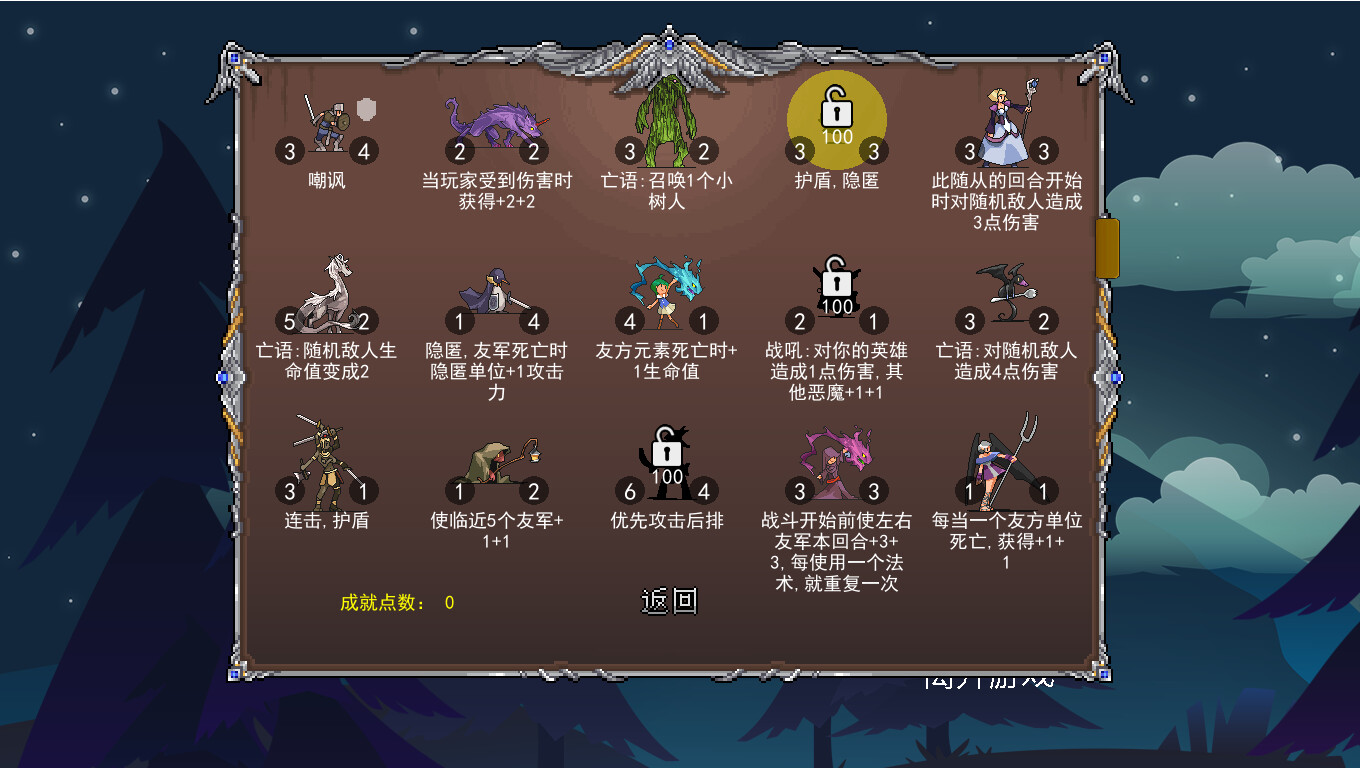Select the stealth assassin with 隐匿
This screenshot has width=1360, height=768.
pyautogui.click(x=497, y=290)
